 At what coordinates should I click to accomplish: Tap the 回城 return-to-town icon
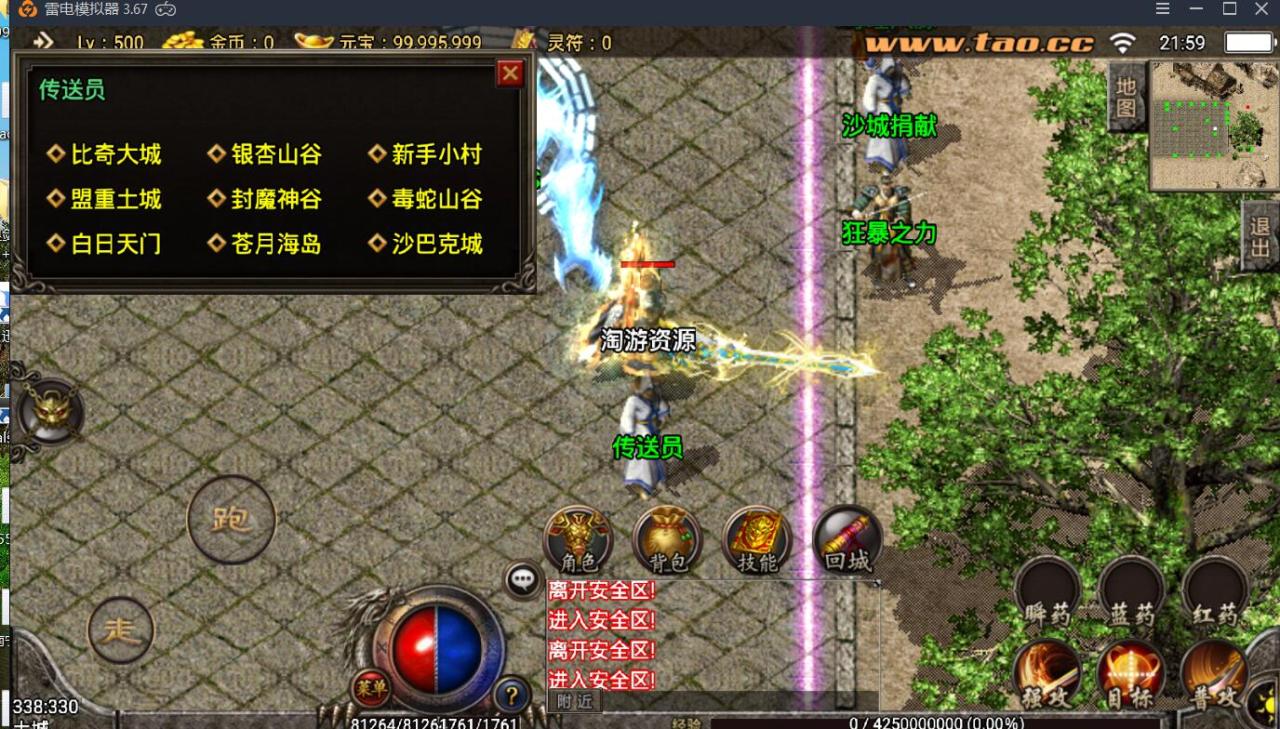tap(845, 538)
